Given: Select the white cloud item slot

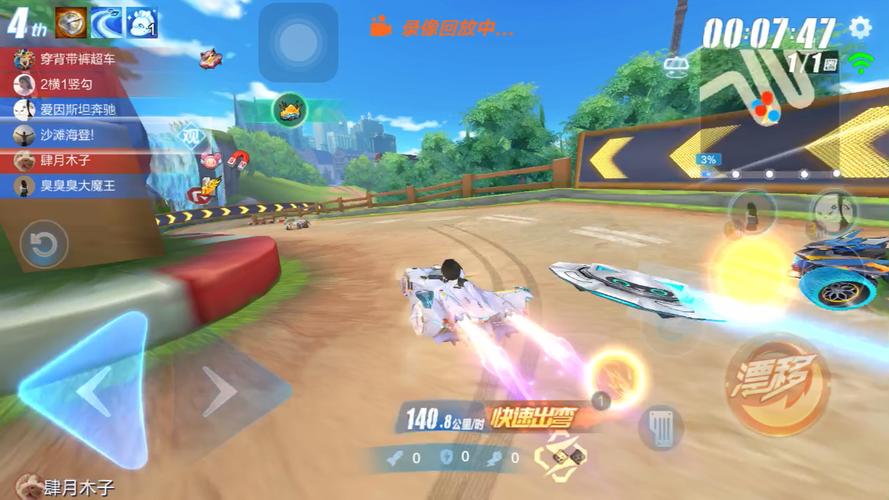Looking at the screenshot, I should (x=142, y=22).
